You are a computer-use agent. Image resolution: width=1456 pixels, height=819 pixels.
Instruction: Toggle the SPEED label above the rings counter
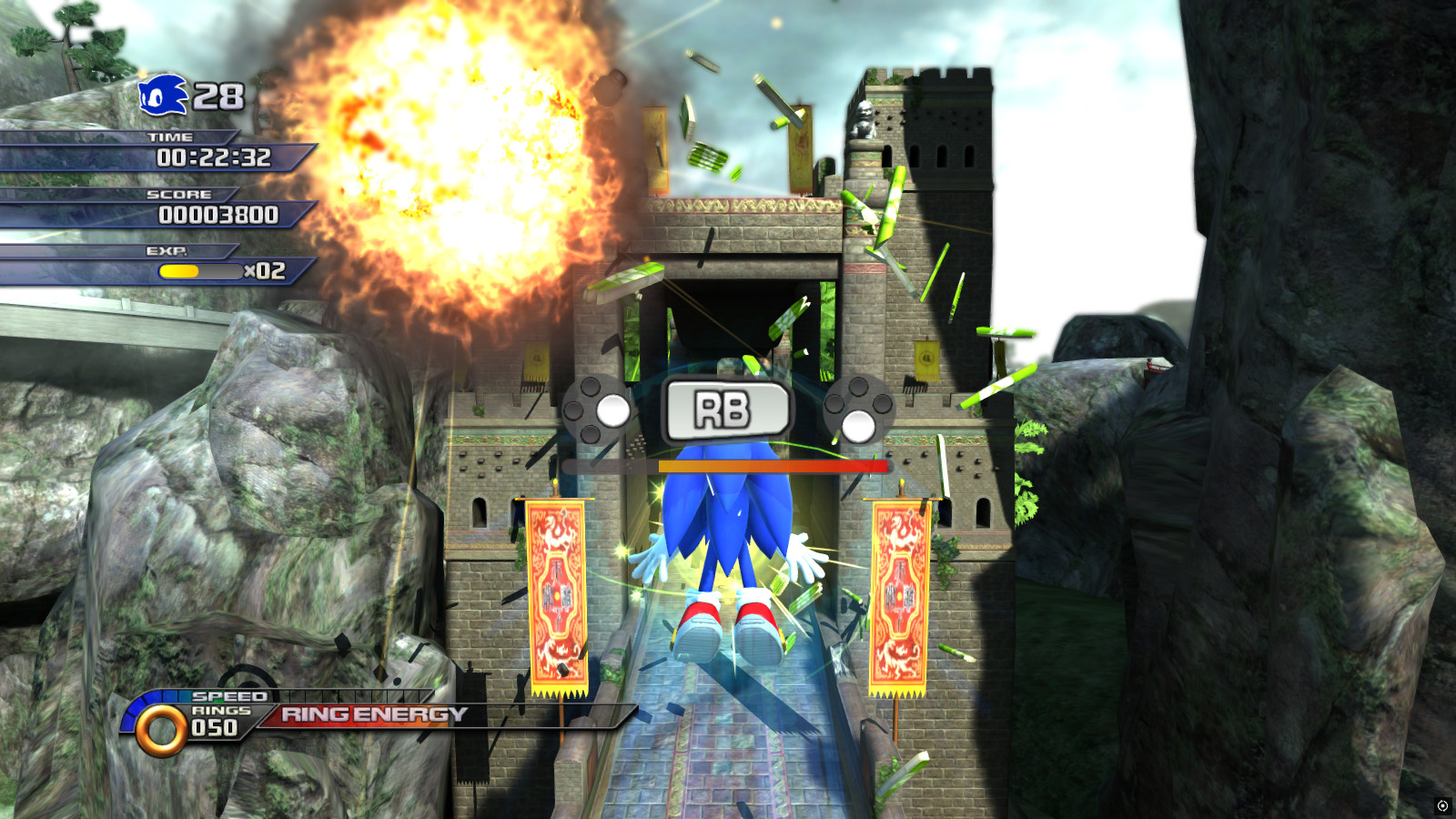(x=232, y=694)
